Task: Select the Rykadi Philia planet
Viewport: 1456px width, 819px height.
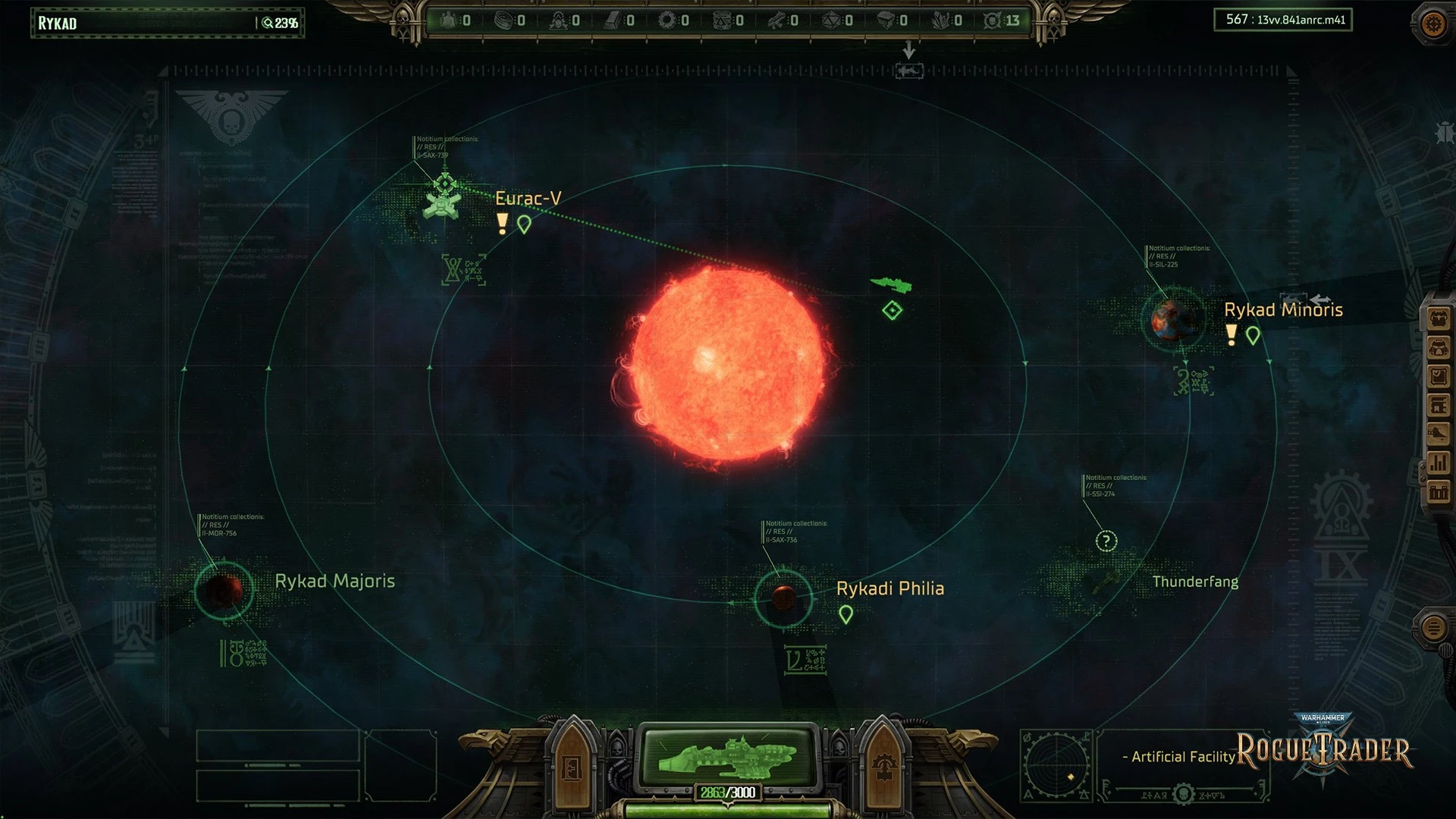Action: [x=783, y=598]
